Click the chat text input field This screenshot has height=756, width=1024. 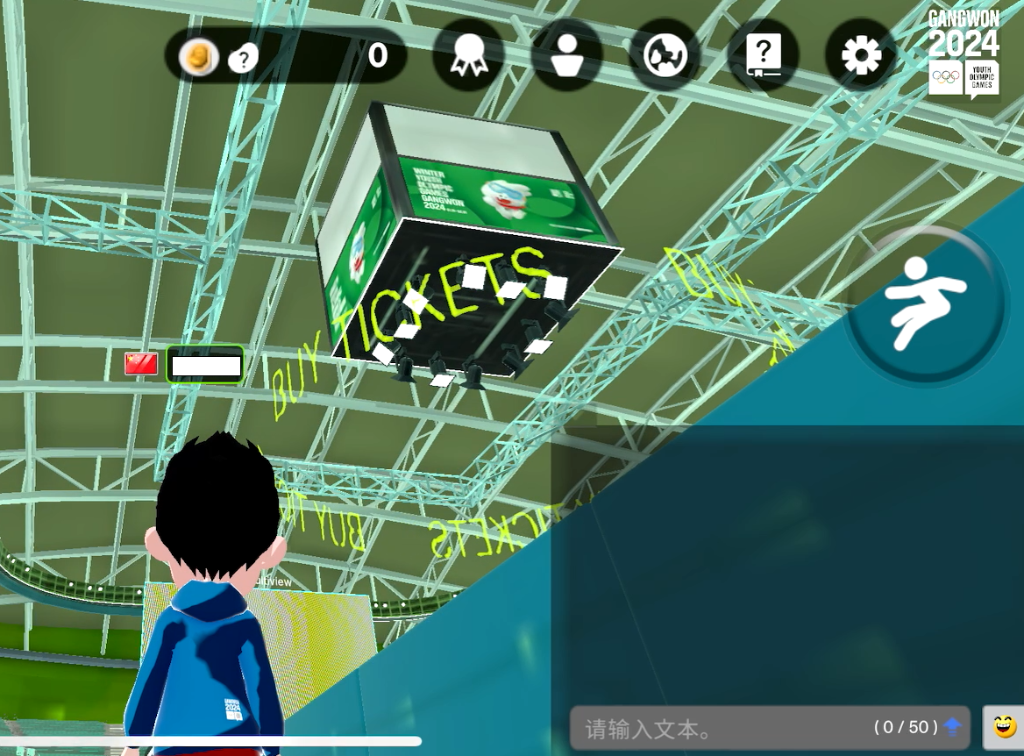coord(720,729)
